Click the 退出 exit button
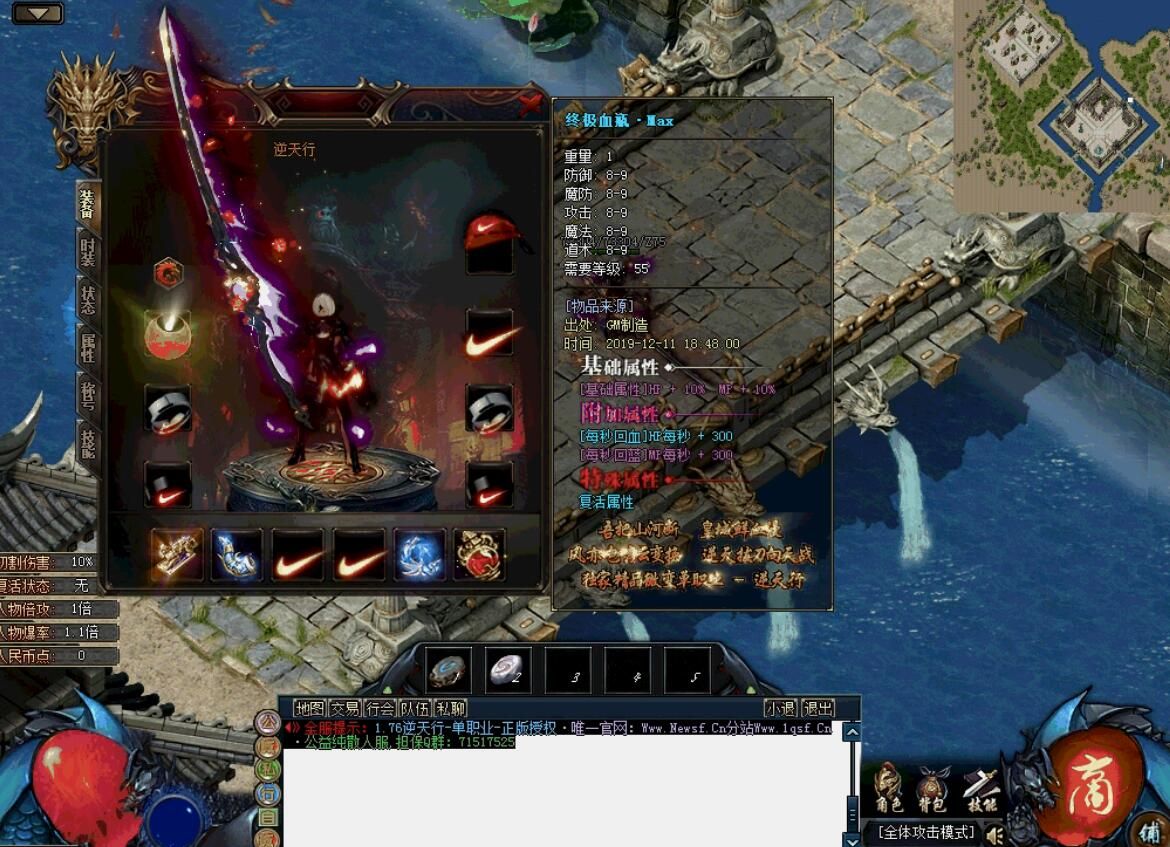1170x847 pixels. 818,708
